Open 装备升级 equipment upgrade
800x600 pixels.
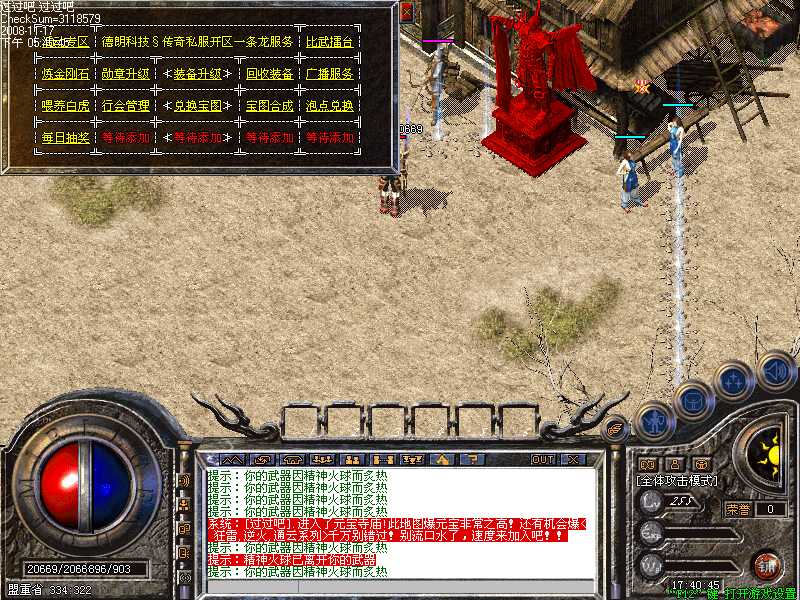(198, 74)
